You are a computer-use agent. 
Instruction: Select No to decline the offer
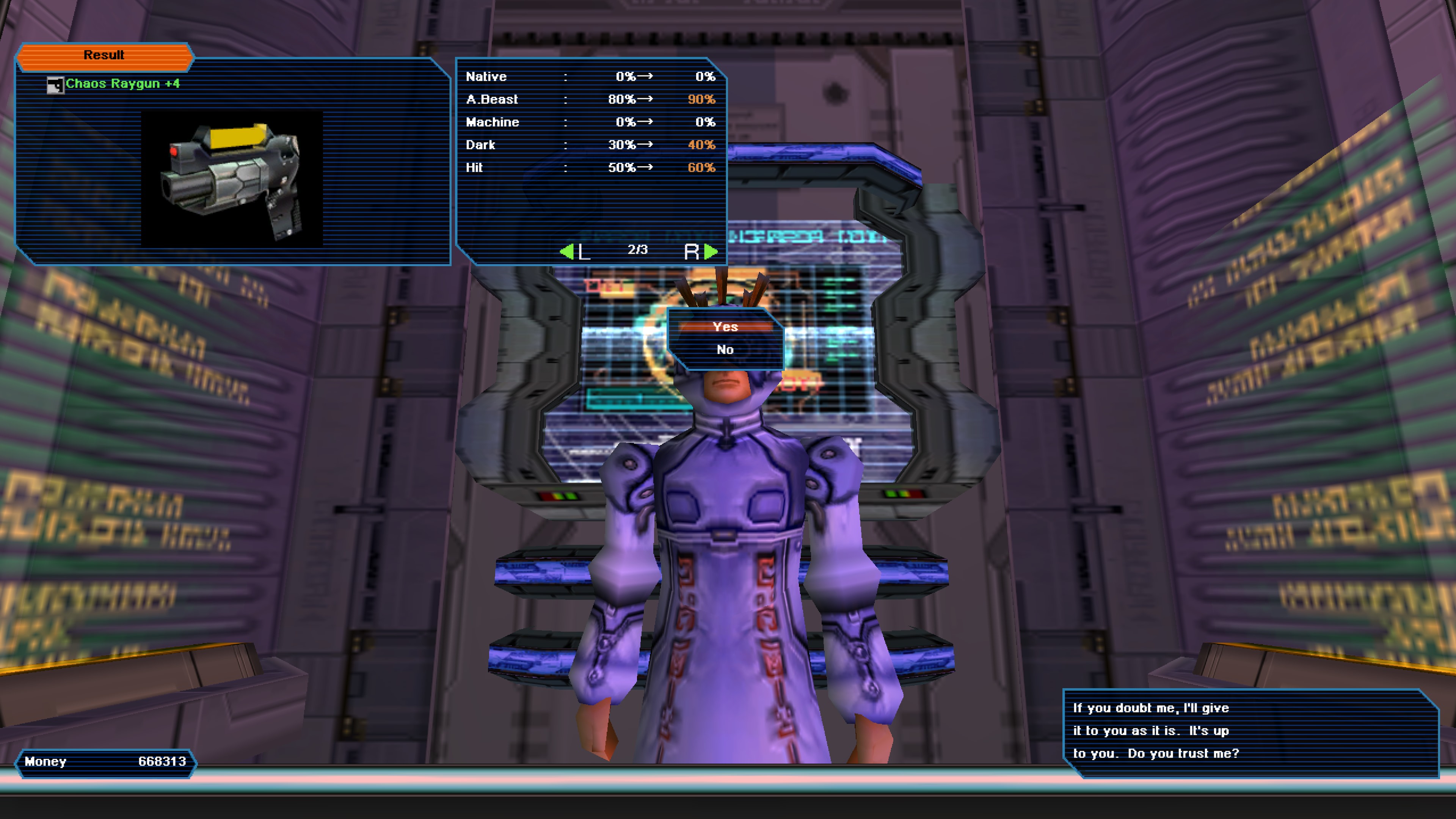tap(725, 350)
